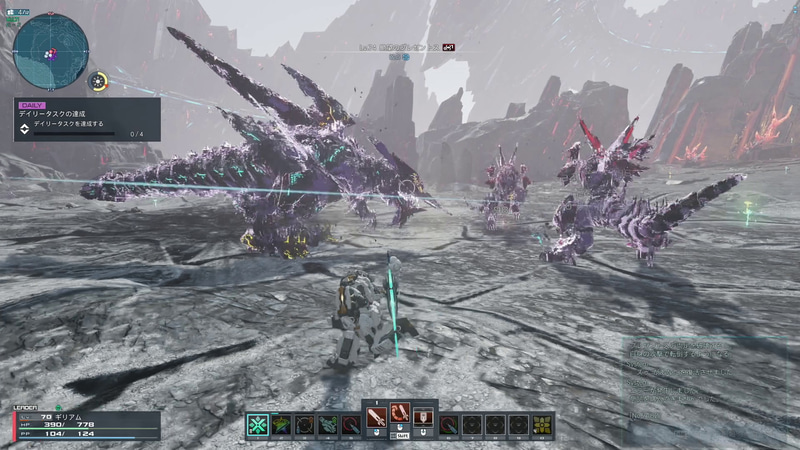Use the sword weapon action slot
The width and height of the screenshot is (800, 450).
(x=376, y=414)
